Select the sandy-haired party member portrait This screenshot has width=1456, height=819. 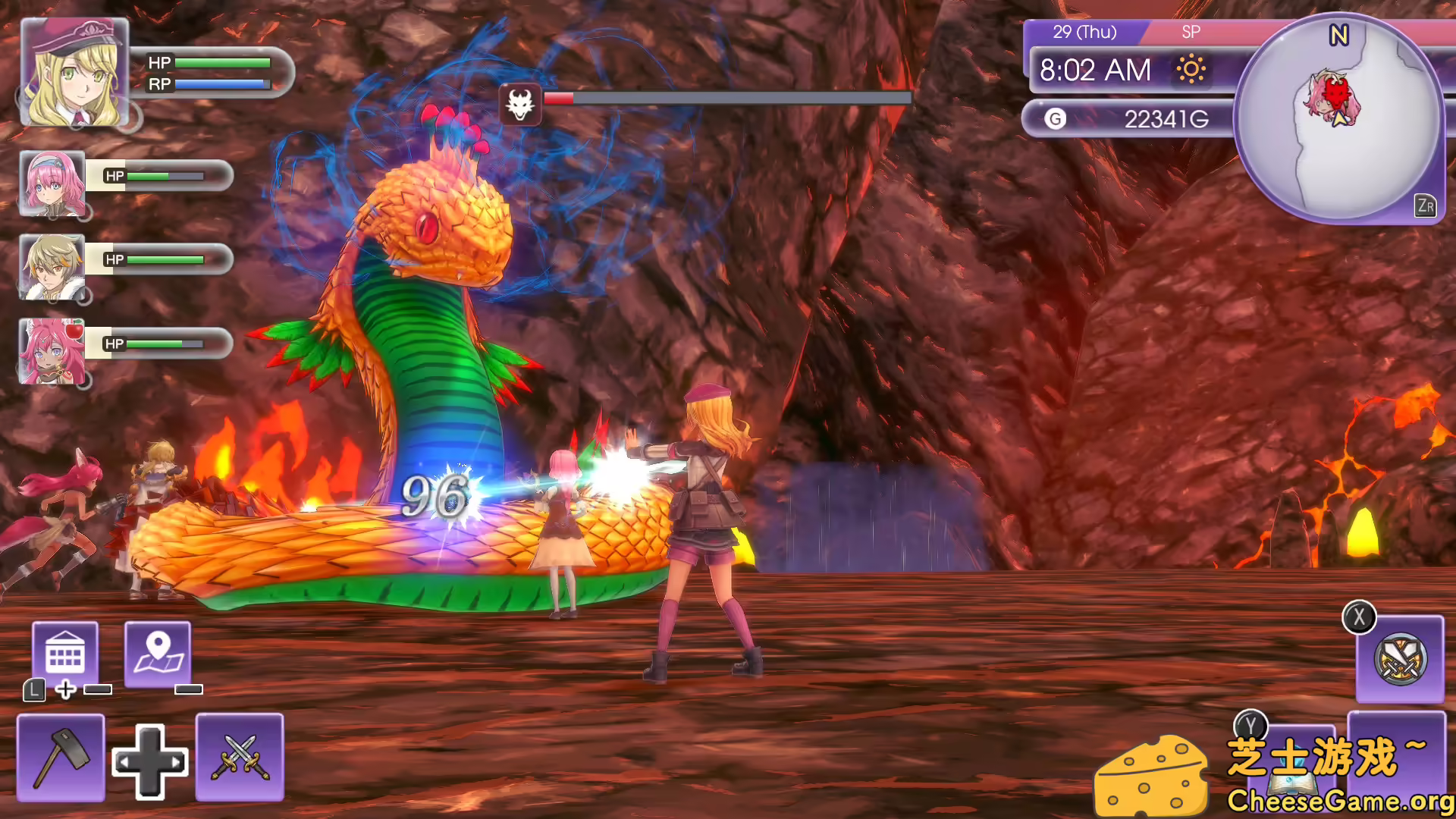(x=52, y=267)
